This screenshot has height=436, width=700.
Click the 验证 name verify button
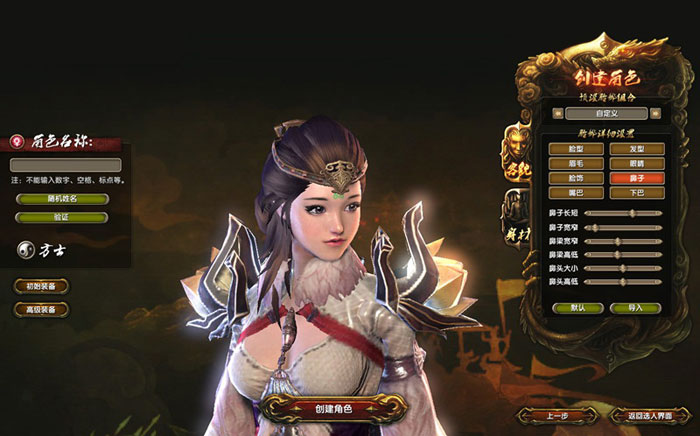(x=61, y=216)
